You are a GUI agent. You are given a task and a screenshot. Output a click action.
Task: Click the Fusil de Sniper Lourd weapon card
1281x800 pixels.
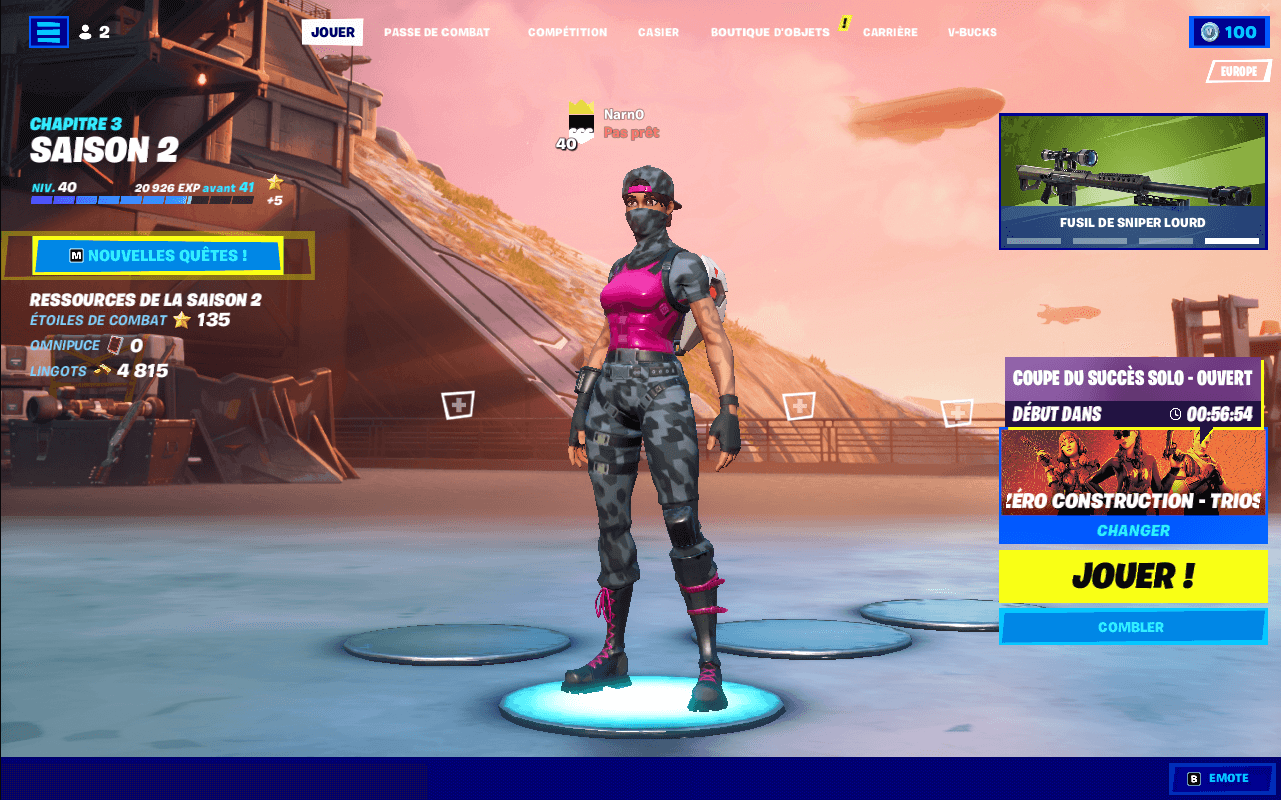(1132, 180)
